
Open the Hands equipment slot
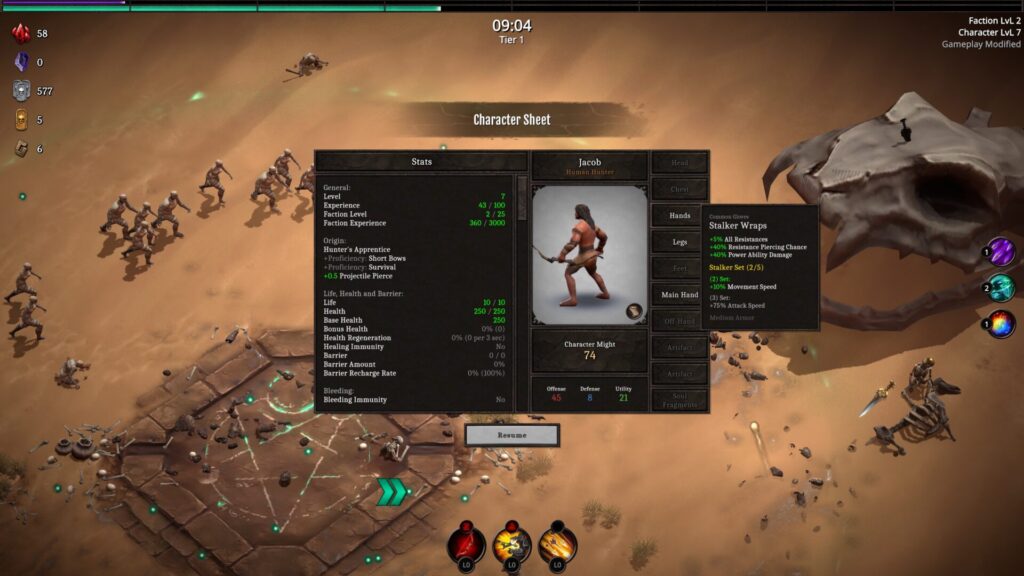pyautogui.click(x=680, y=215)
